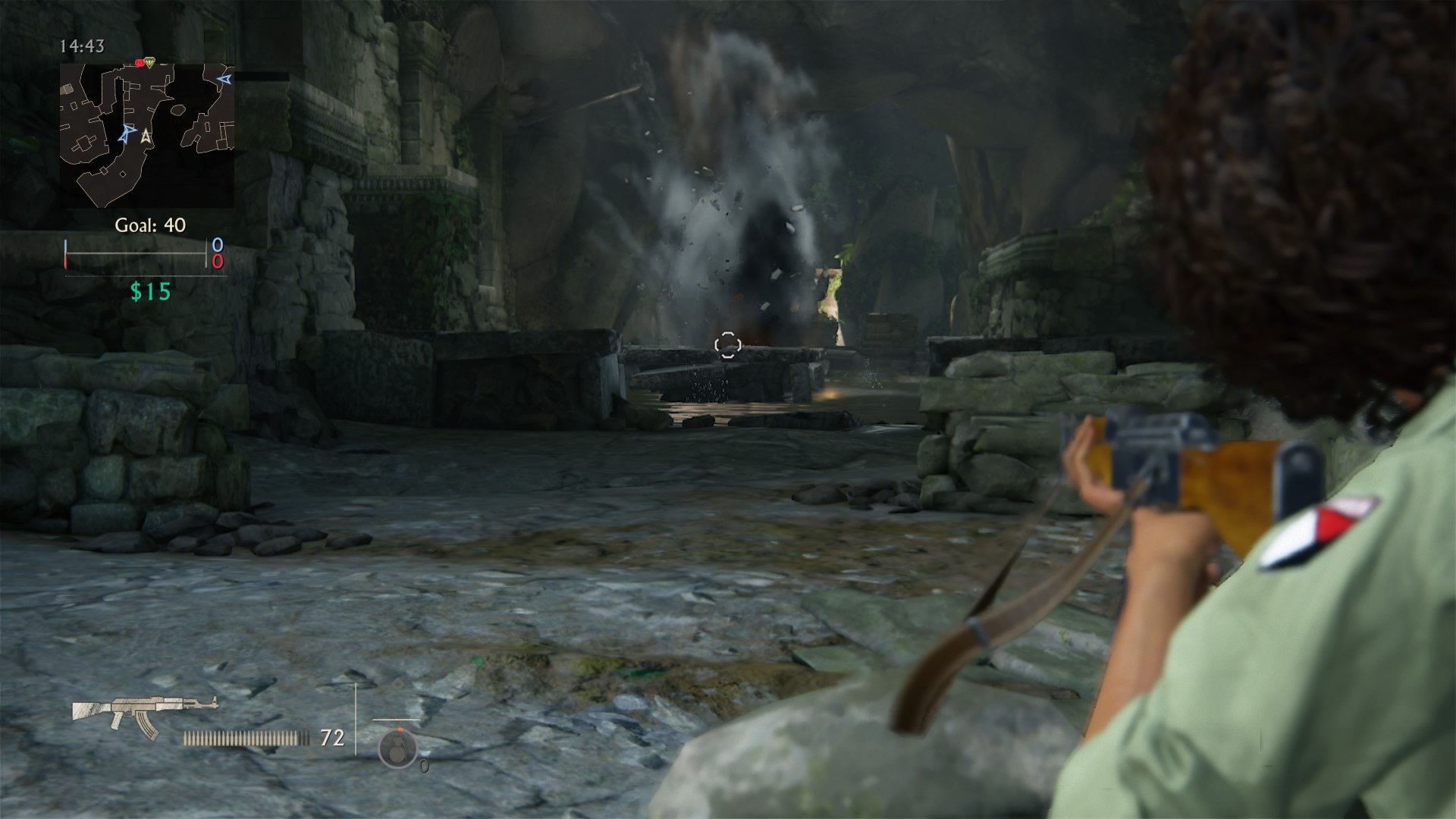Click the aiming crosshair reticle
Viewport: 1456px width, 819px height.
727,345
